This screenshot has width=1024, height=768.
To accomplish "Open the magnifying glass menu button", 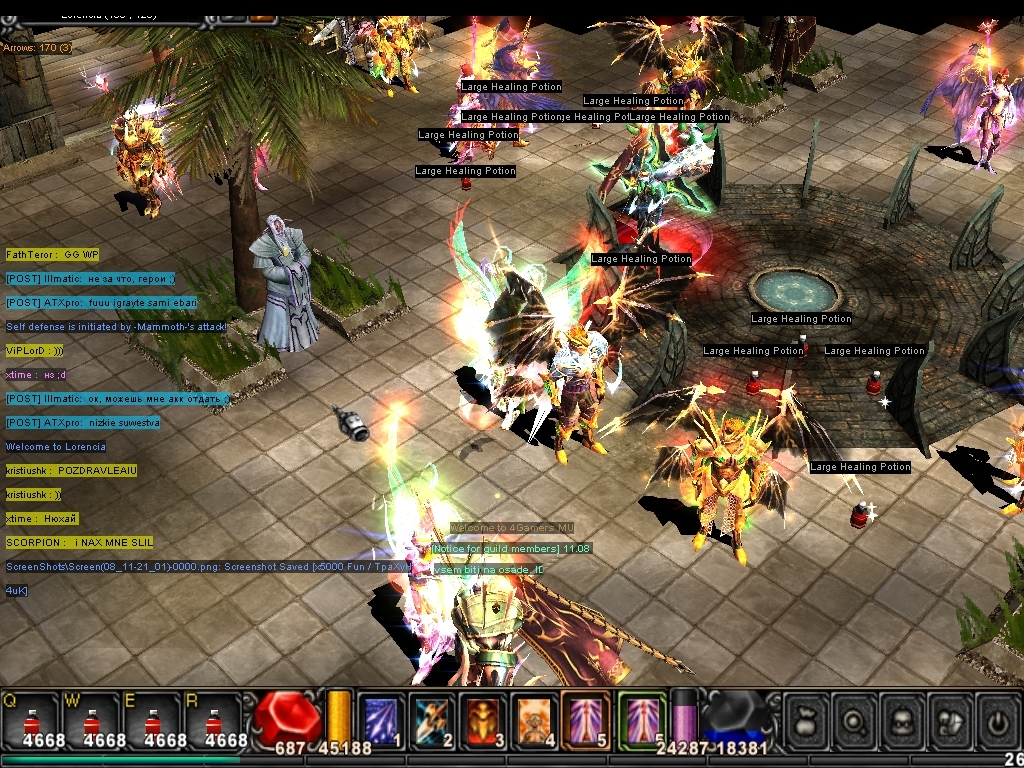I will pyautogui.click(x=856, y=720).
